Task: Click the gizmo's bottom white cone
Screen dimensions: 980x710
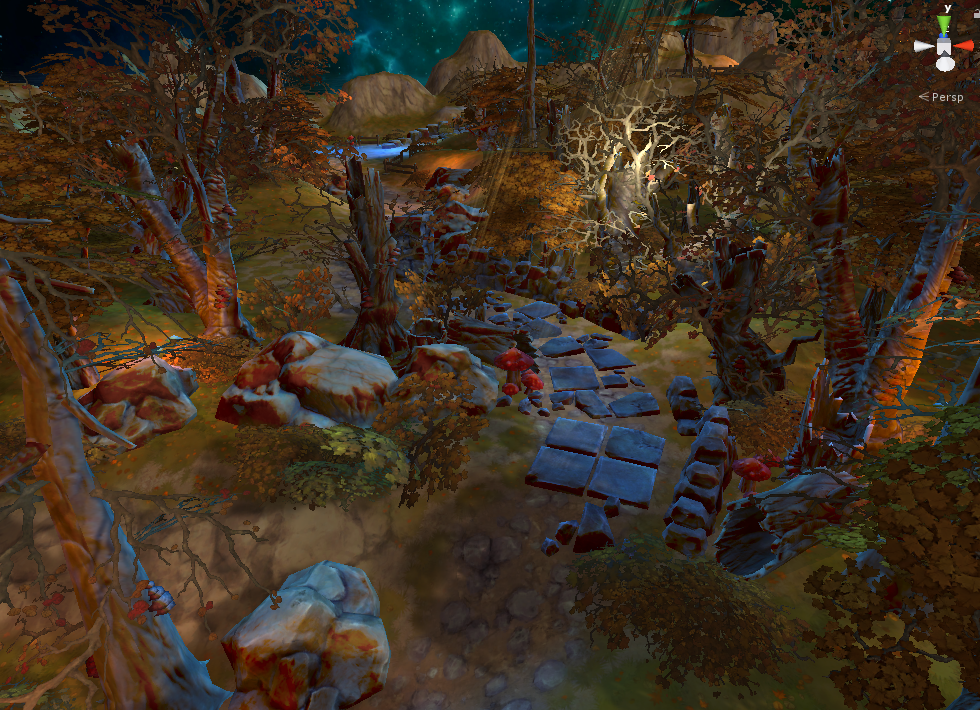Action: (945, 64)
